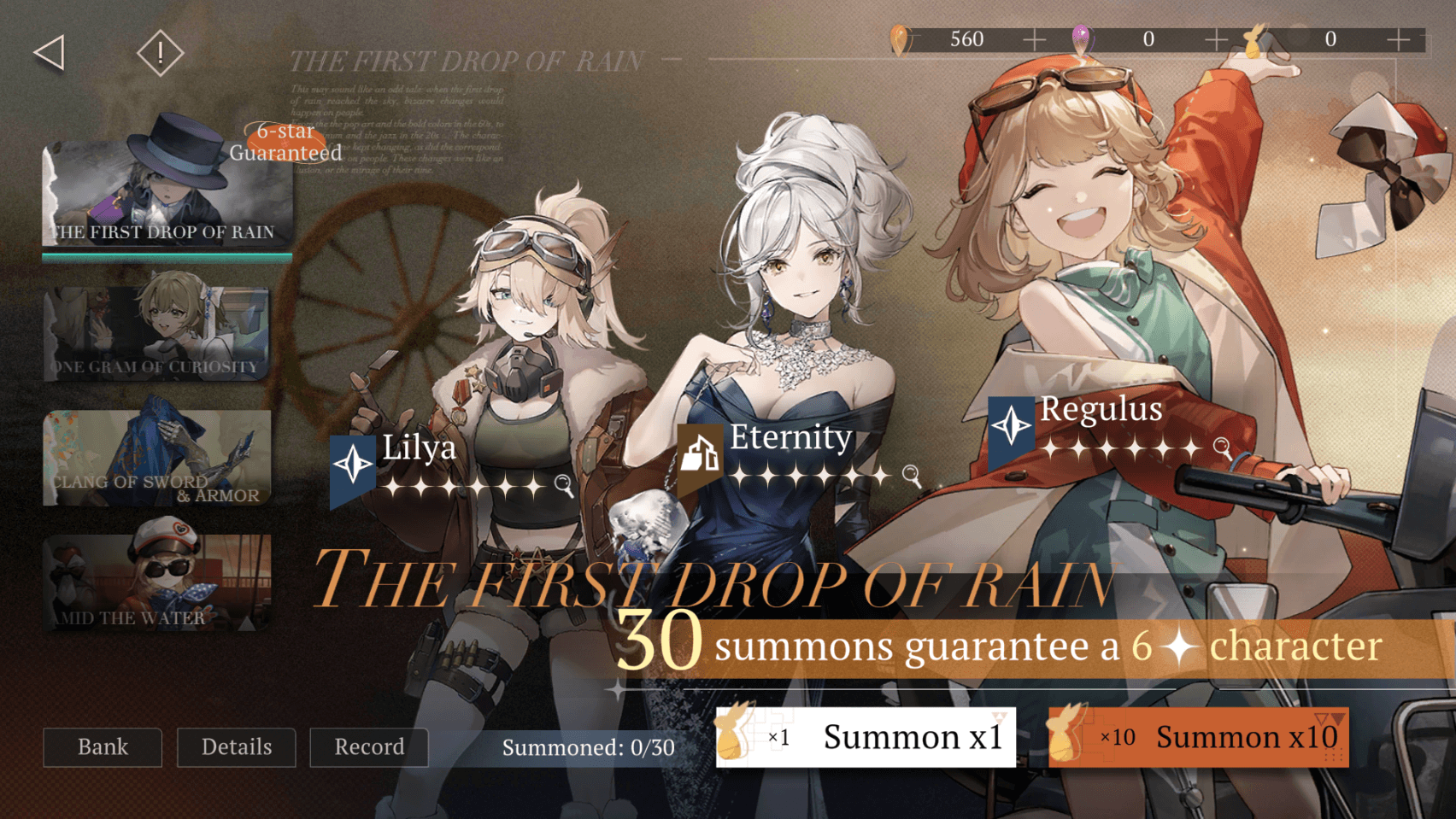Open the exclamation mark info icon
The width and height of the screenshot is (1456, 819).
[160, 53]
